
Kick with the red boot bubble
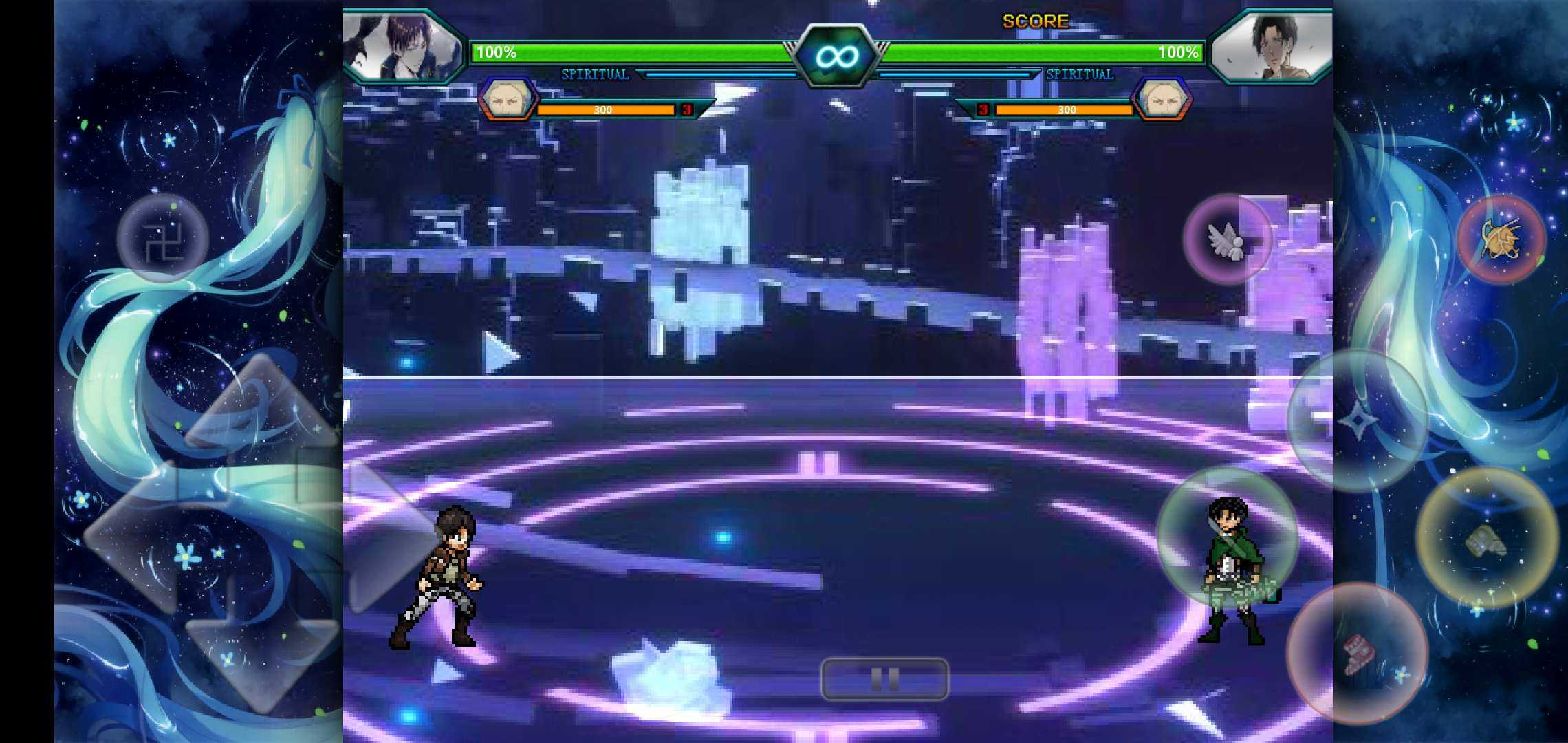pos(1357,654)
